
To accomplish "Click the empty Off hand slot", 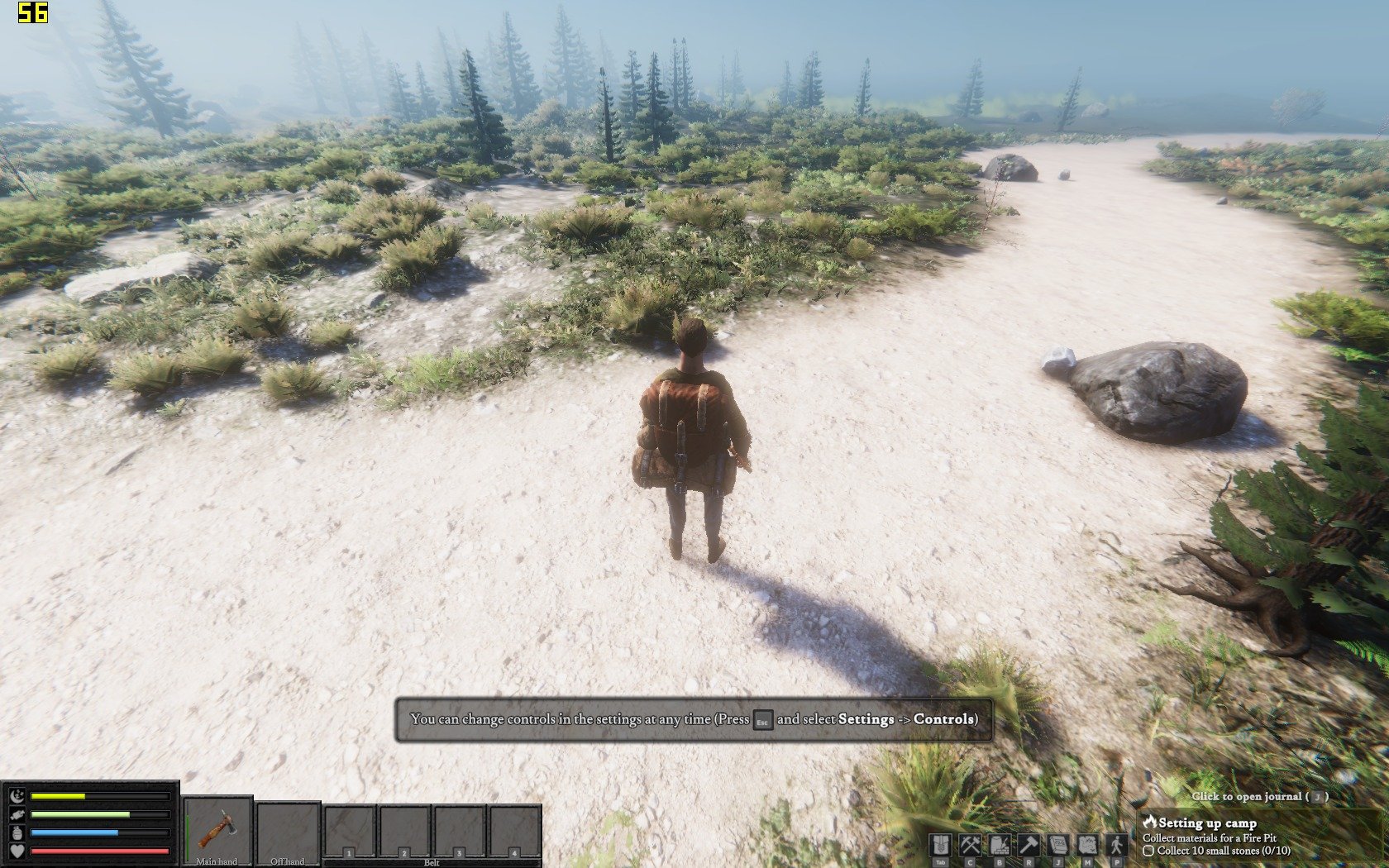I will 288,829.
